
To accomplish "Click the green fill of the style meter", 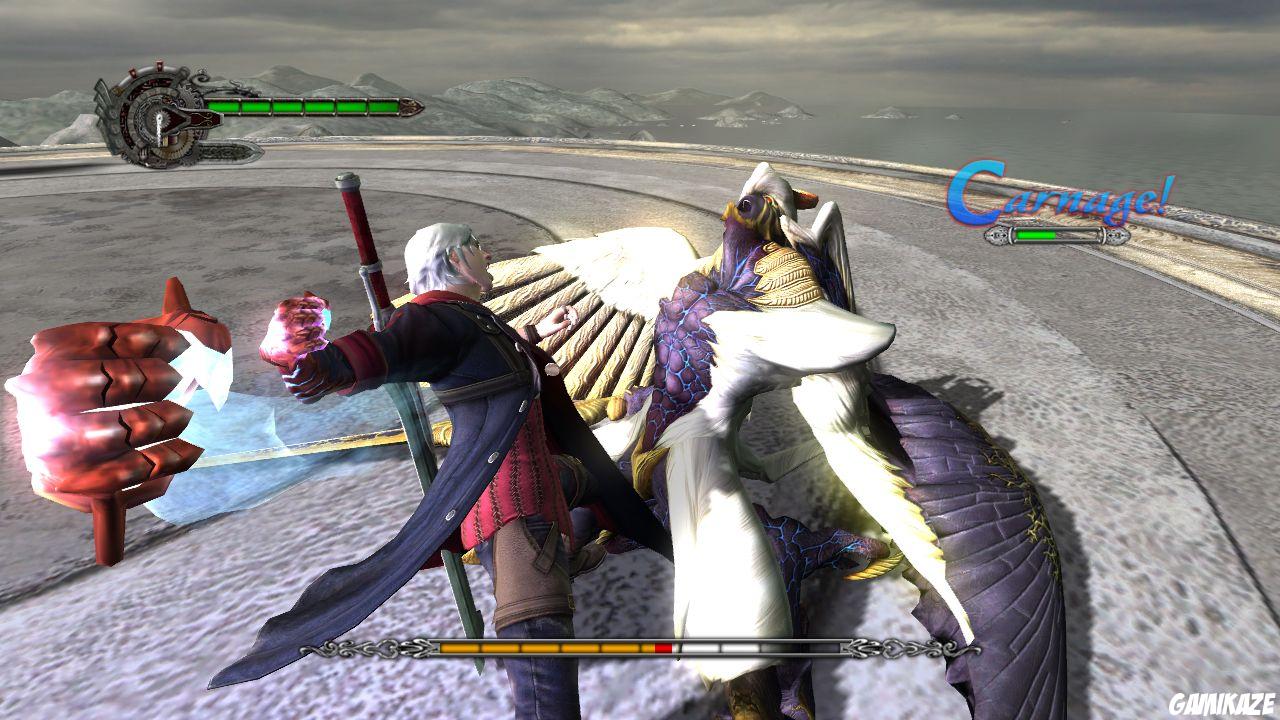I will pyautogui.click(x=1035, y=236).
